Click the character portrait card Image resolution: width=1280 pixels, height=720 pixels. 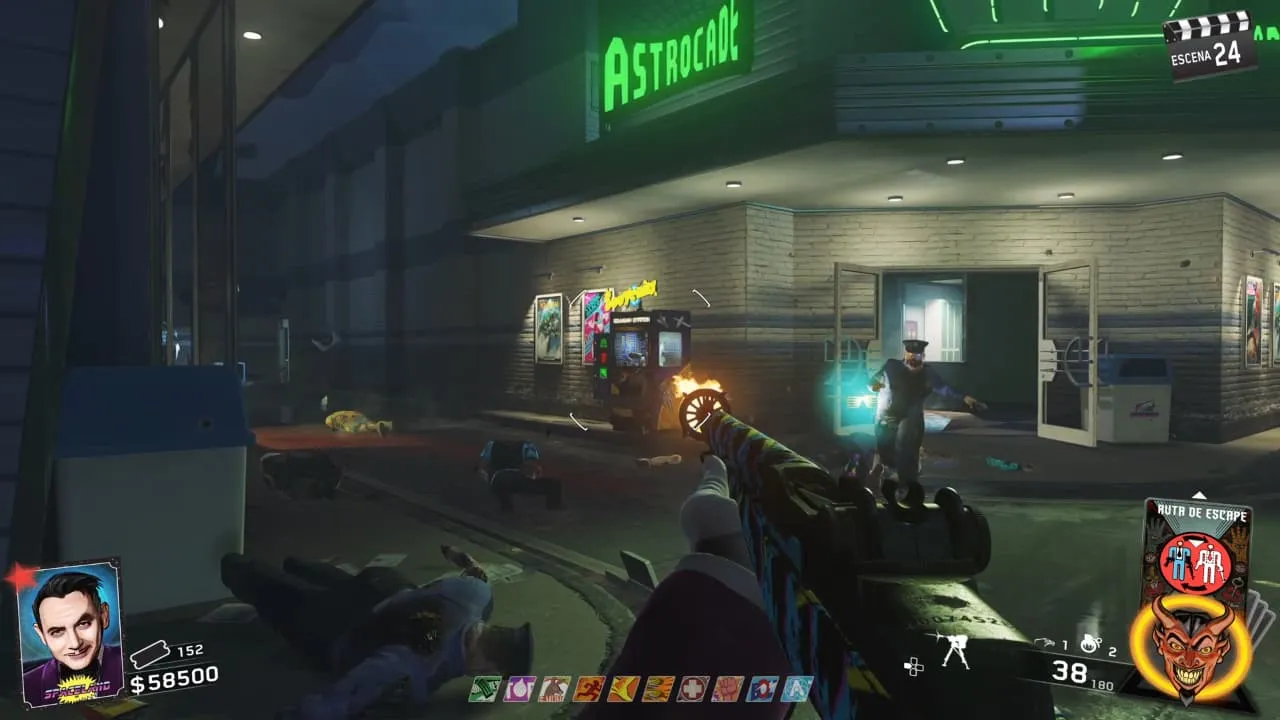click(x=70, y=632)
